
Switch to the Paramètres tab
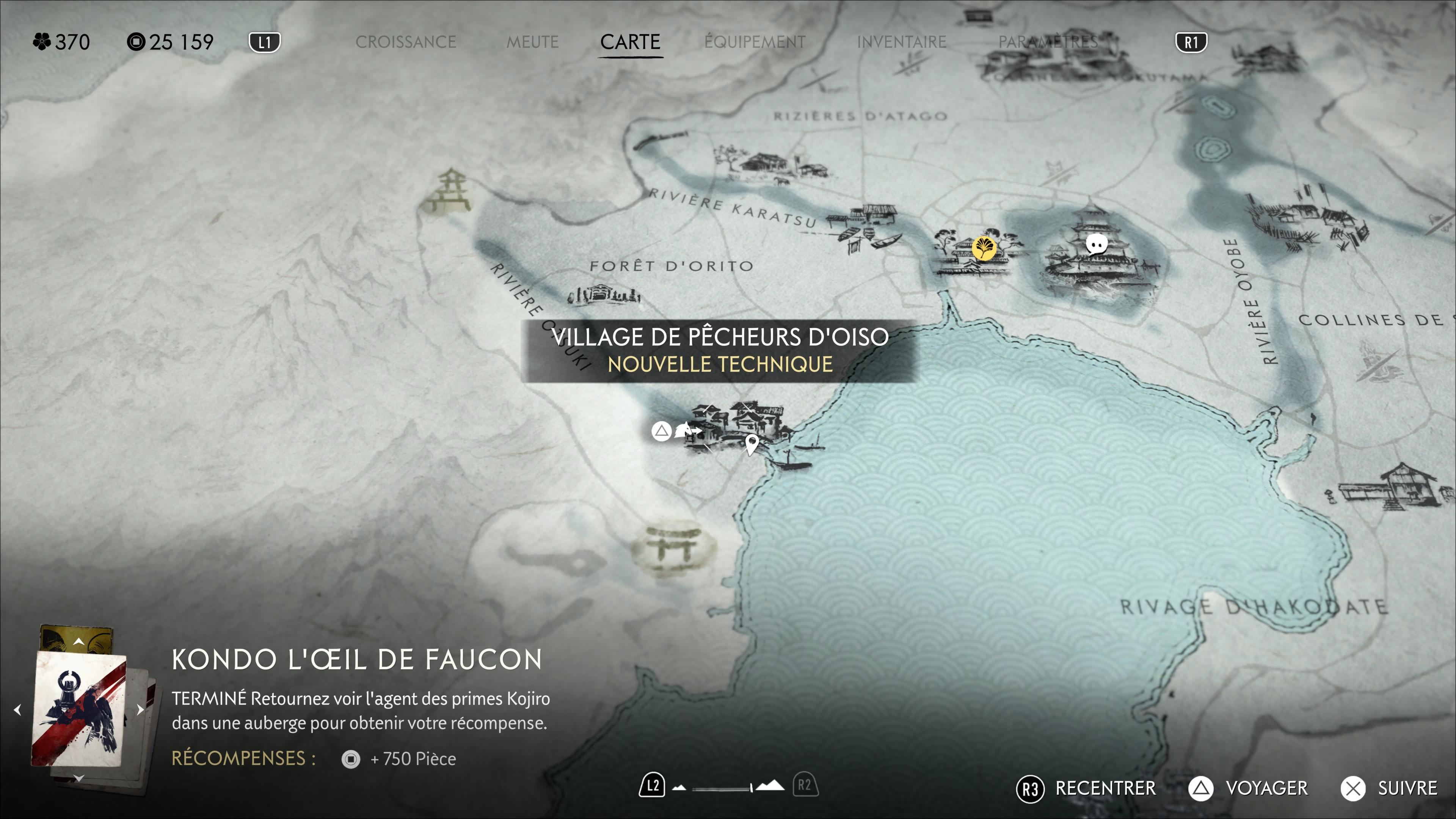[1048, 42]
